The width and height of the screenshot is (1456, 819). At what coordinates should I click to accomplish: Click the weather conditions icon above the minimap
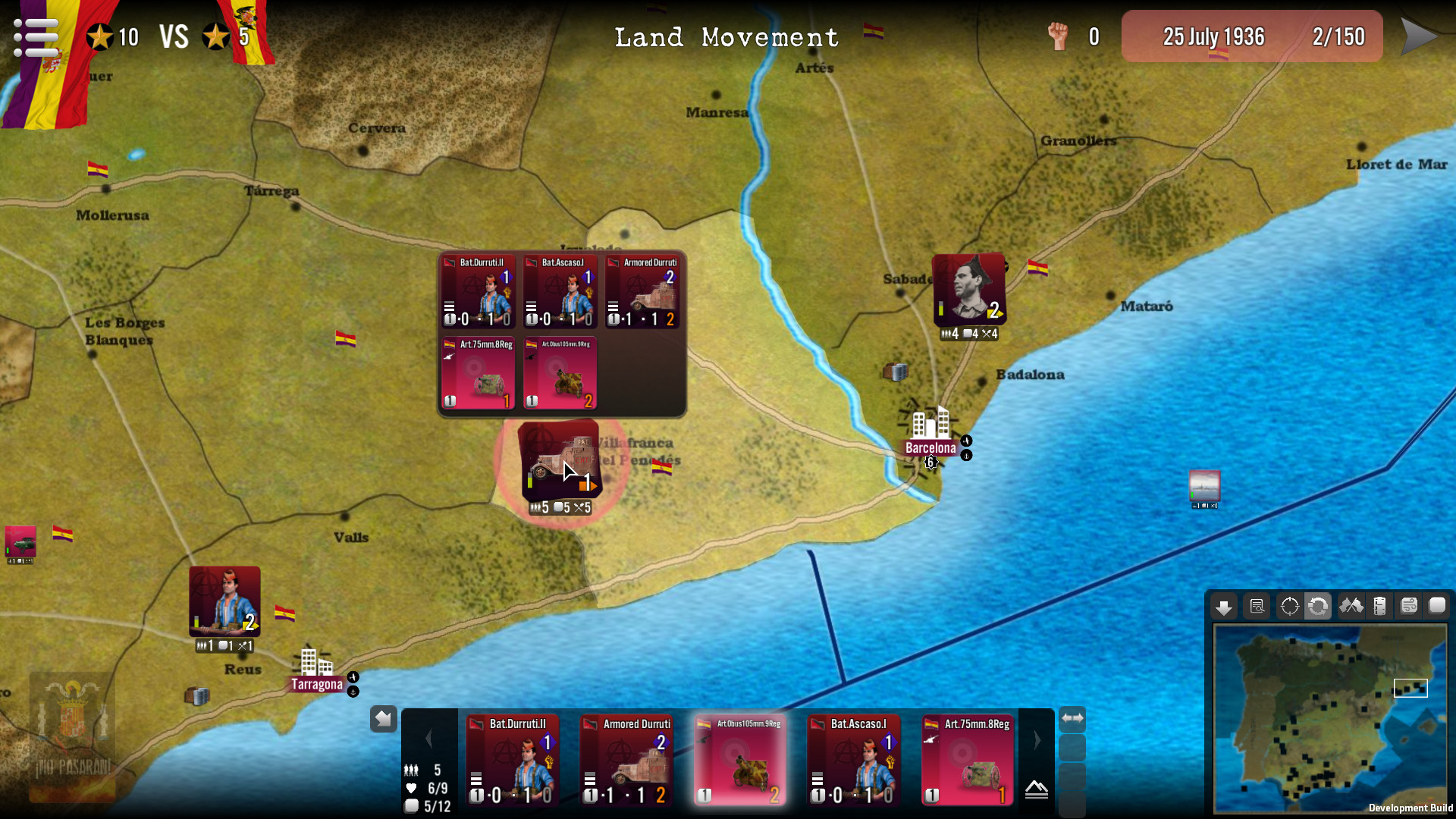(1410, 605)
